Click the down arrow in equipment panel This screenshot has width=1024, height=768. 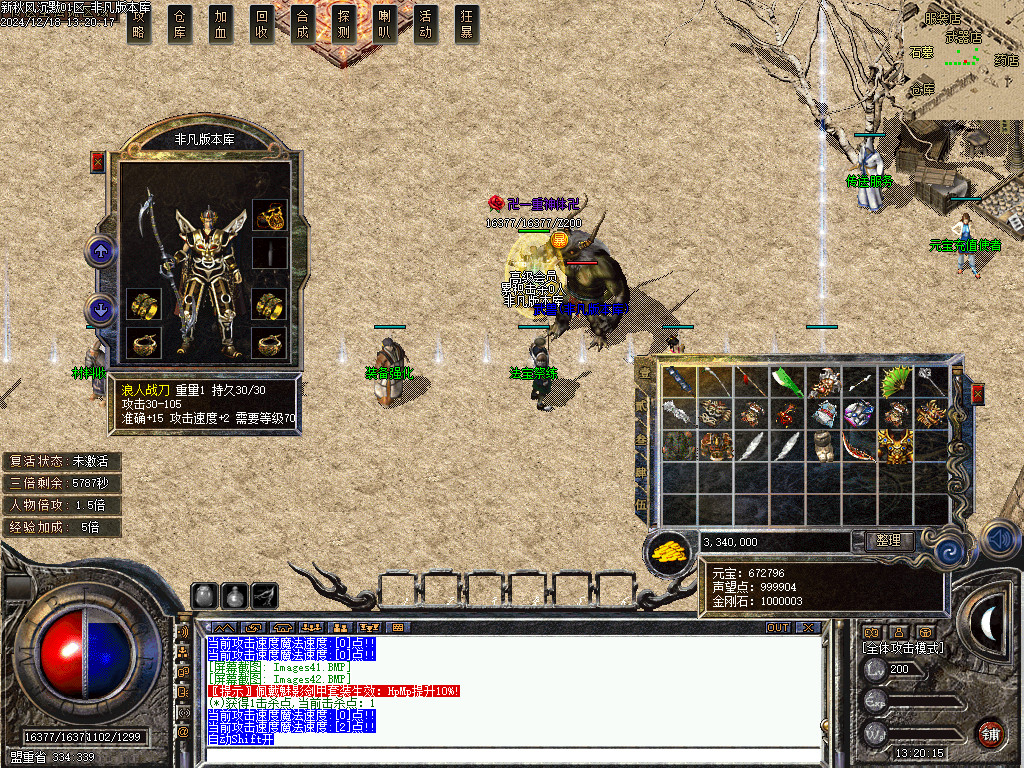click(101, 310)
